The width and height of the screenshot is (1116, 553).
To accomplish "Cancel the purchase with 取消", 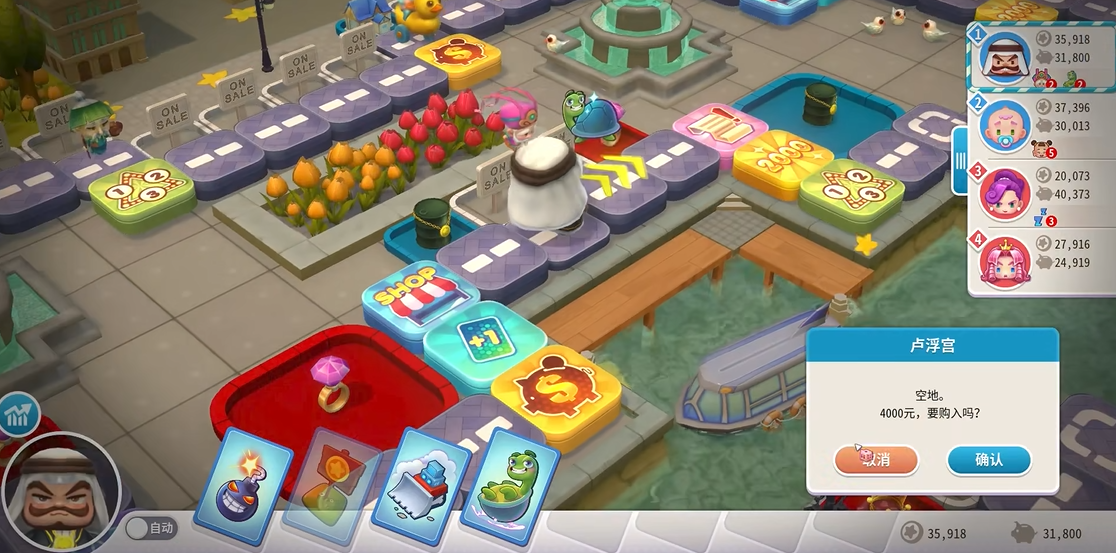I will coord(876,459).
